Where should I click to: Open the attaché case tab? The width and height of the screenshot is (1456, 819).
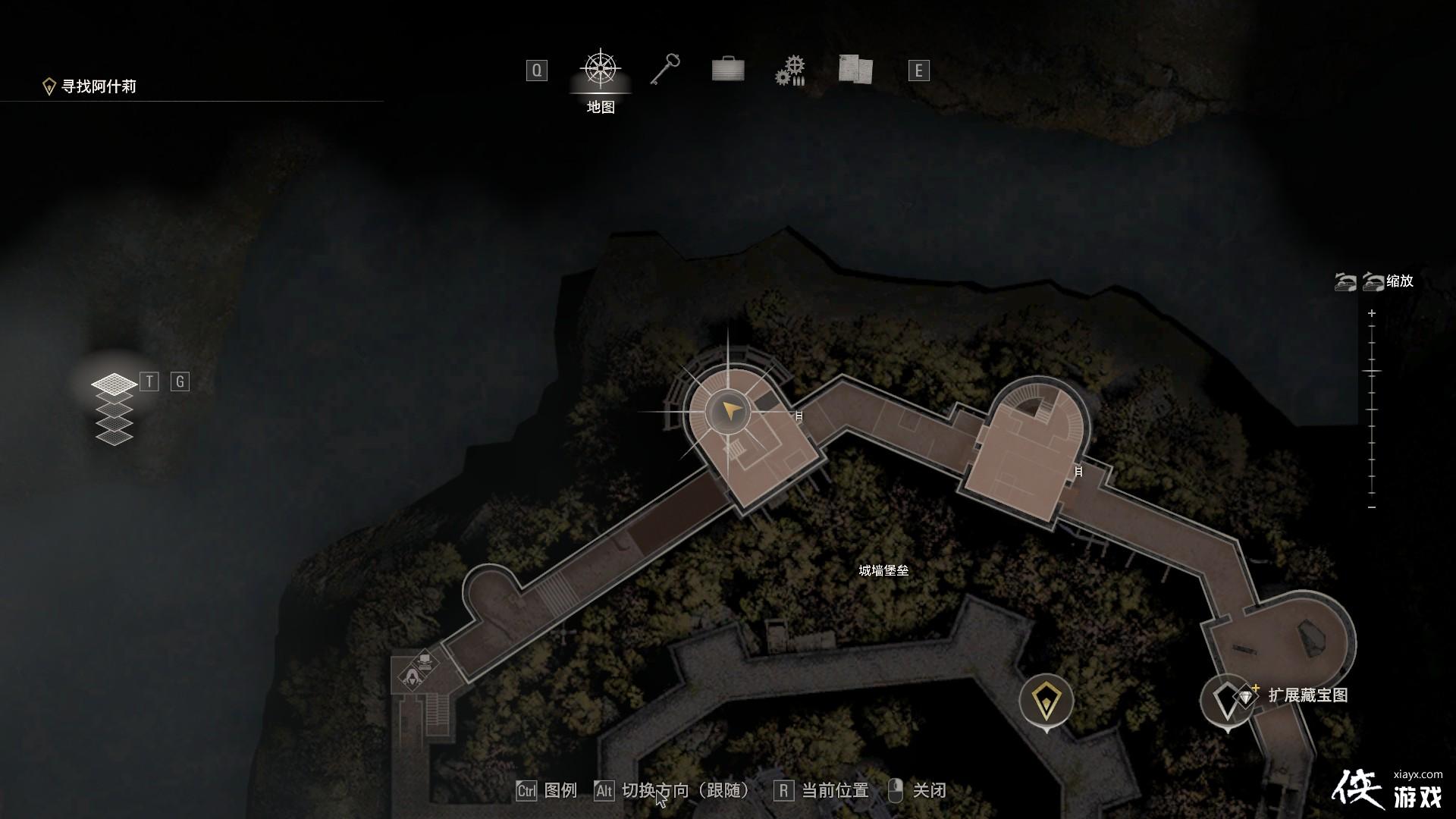[x=728, y=70]
